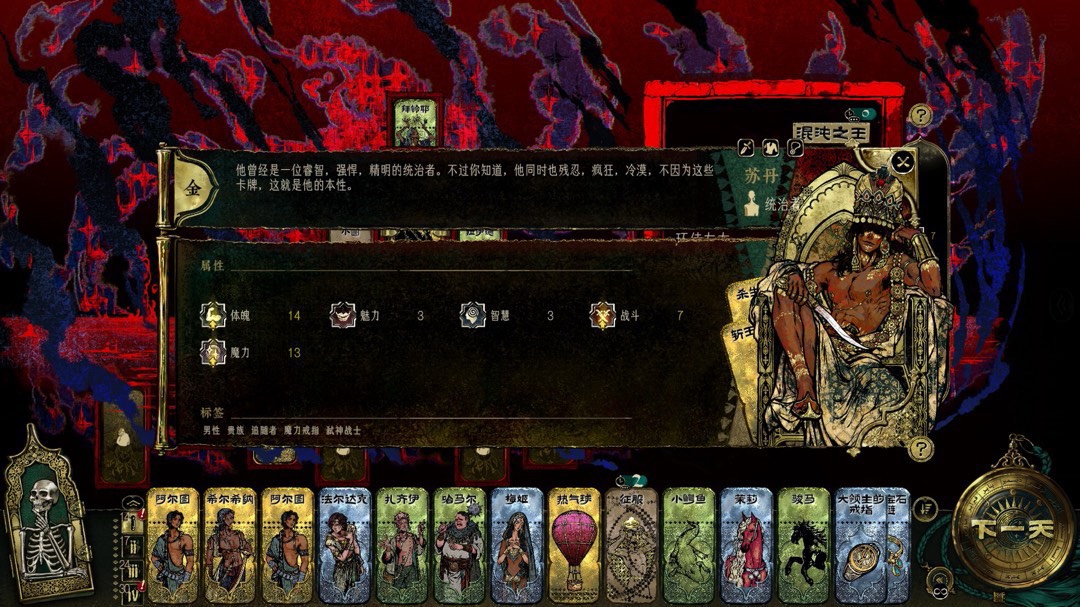Select the 体魄 physique attribute icon

[x=212, y=315]
